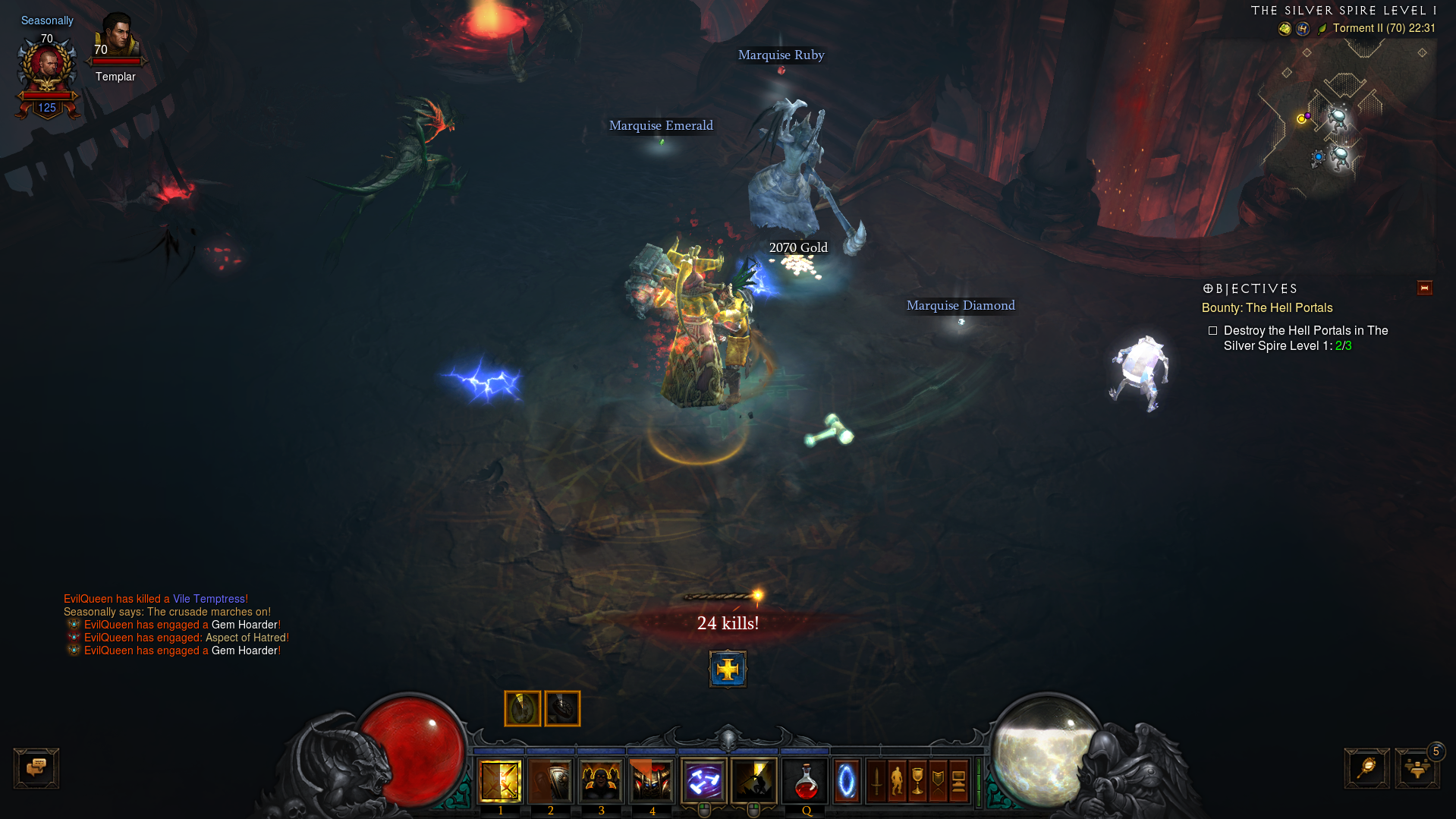Drink the red health potion

coord(806,782)
